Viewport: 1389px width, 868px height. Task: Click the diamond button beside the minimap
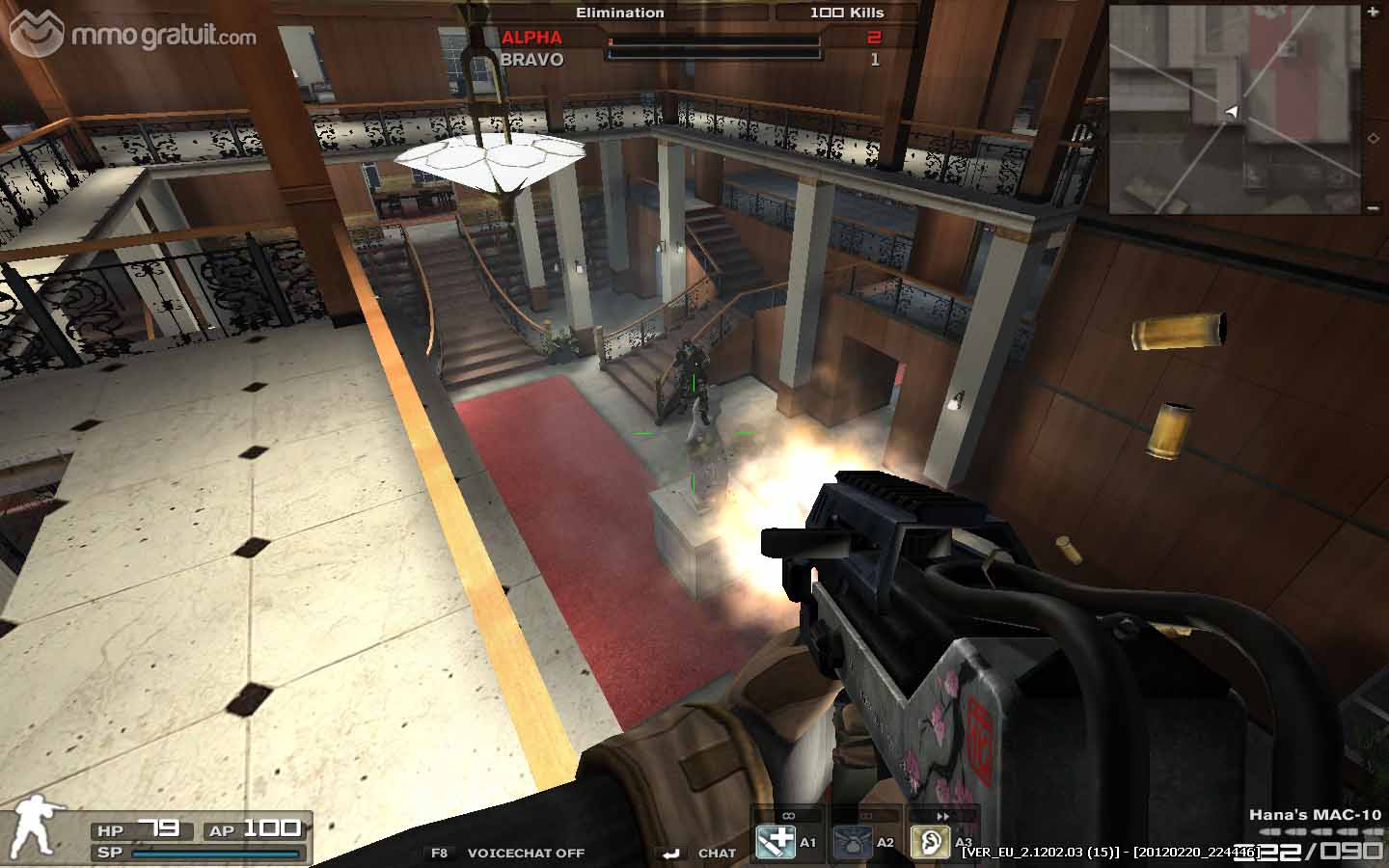click(x=1373, y=138)
